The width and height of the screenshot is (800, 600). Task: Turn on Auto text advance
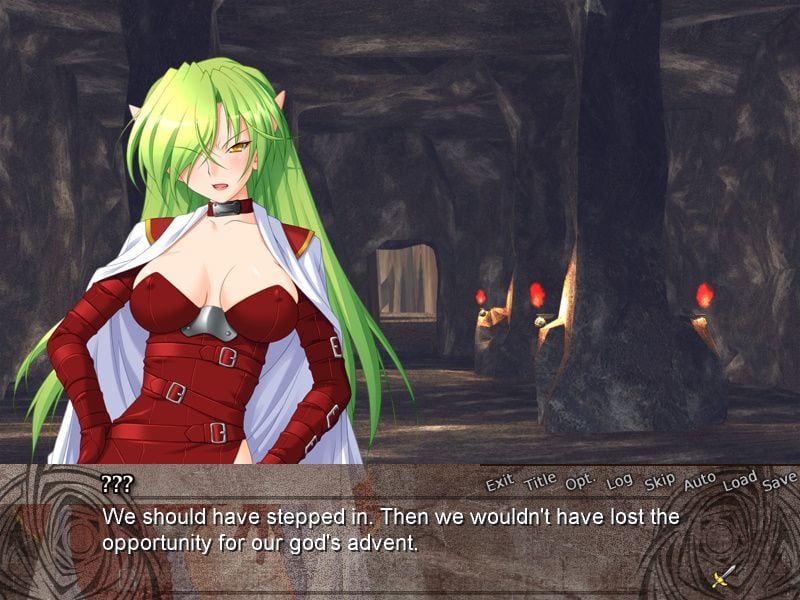tap(699, 482)
